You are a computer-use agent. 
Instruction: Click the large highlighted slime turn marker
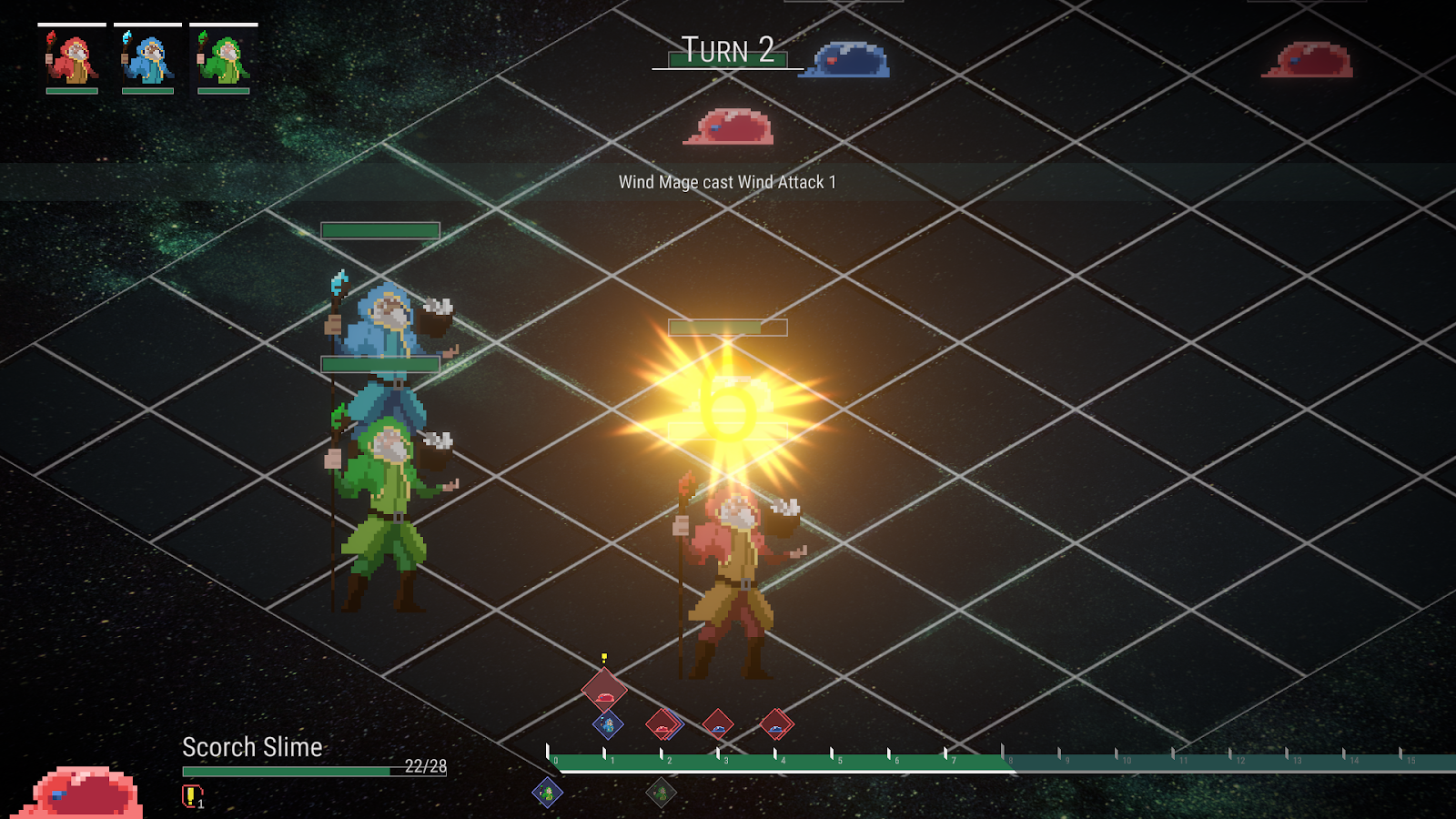point(604,690)
